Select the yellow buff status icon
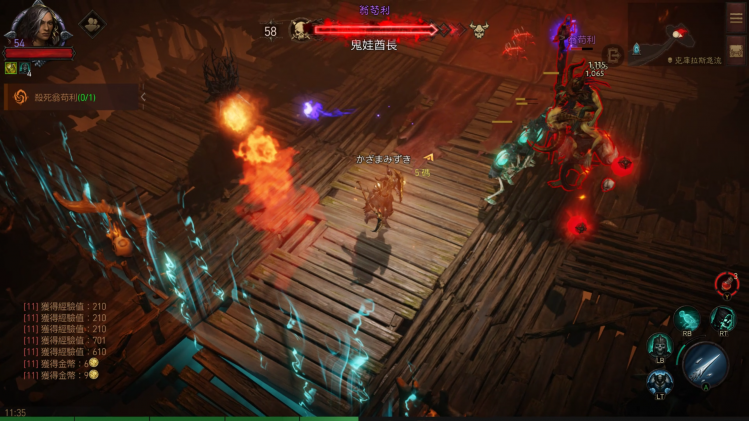The width and height of the screenshot is (749, 421). (10, 68)
